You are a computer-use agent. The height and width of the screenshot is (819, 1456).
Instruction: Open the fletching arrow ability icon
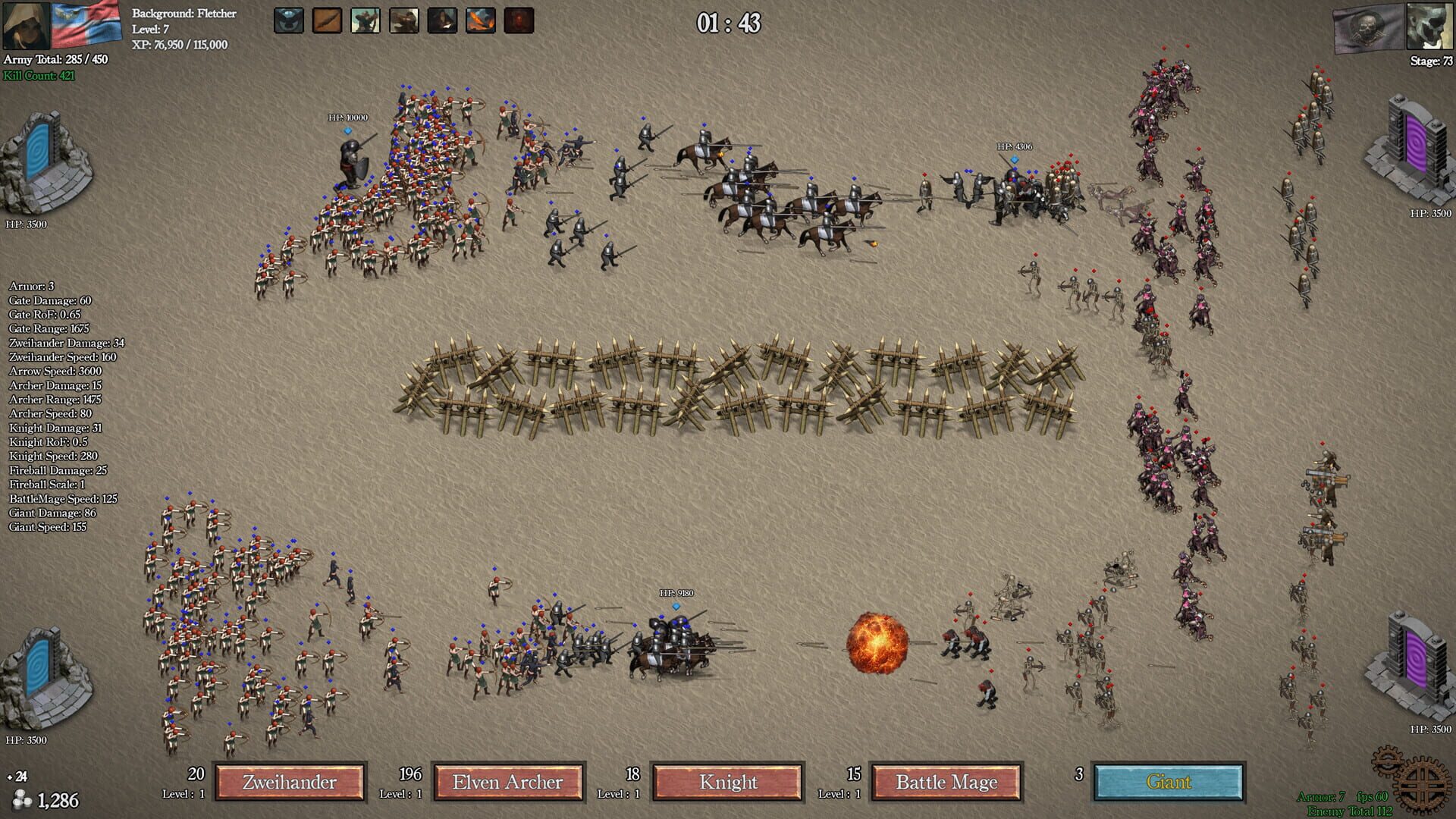click(327, 20)
